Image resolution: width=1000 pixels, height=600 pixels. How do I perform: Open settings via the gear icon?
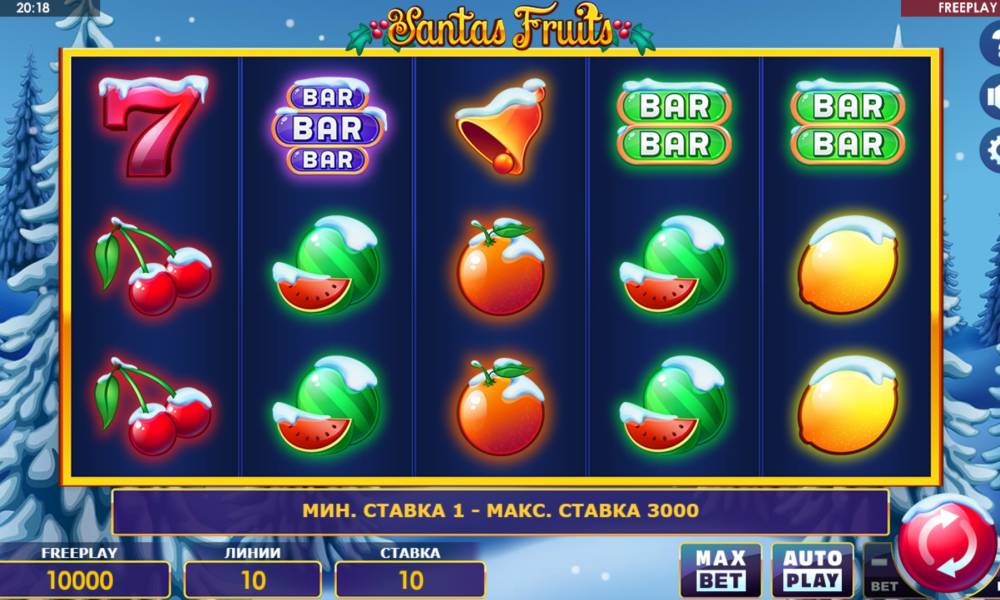tap(992, 151)
